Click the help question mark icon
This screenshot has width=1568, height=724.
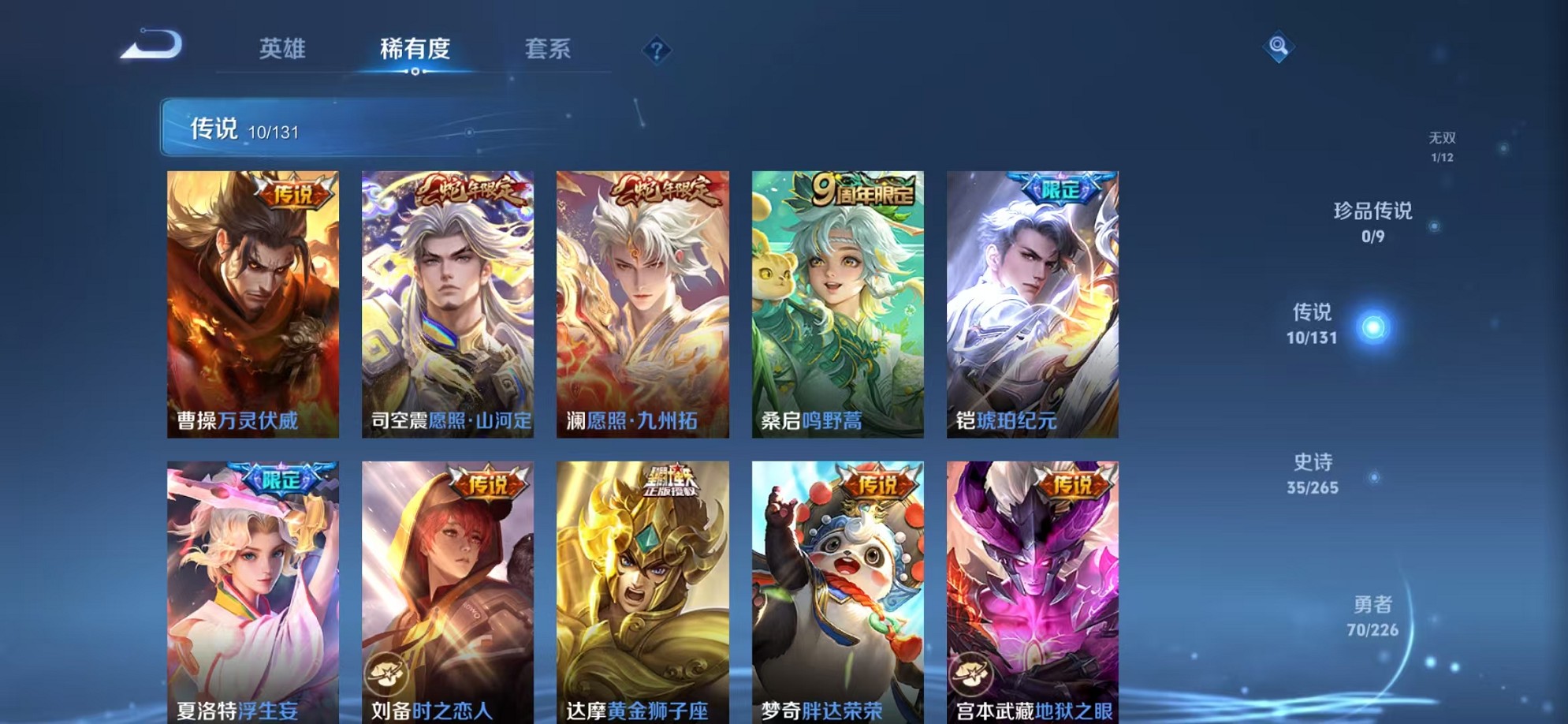656,50
